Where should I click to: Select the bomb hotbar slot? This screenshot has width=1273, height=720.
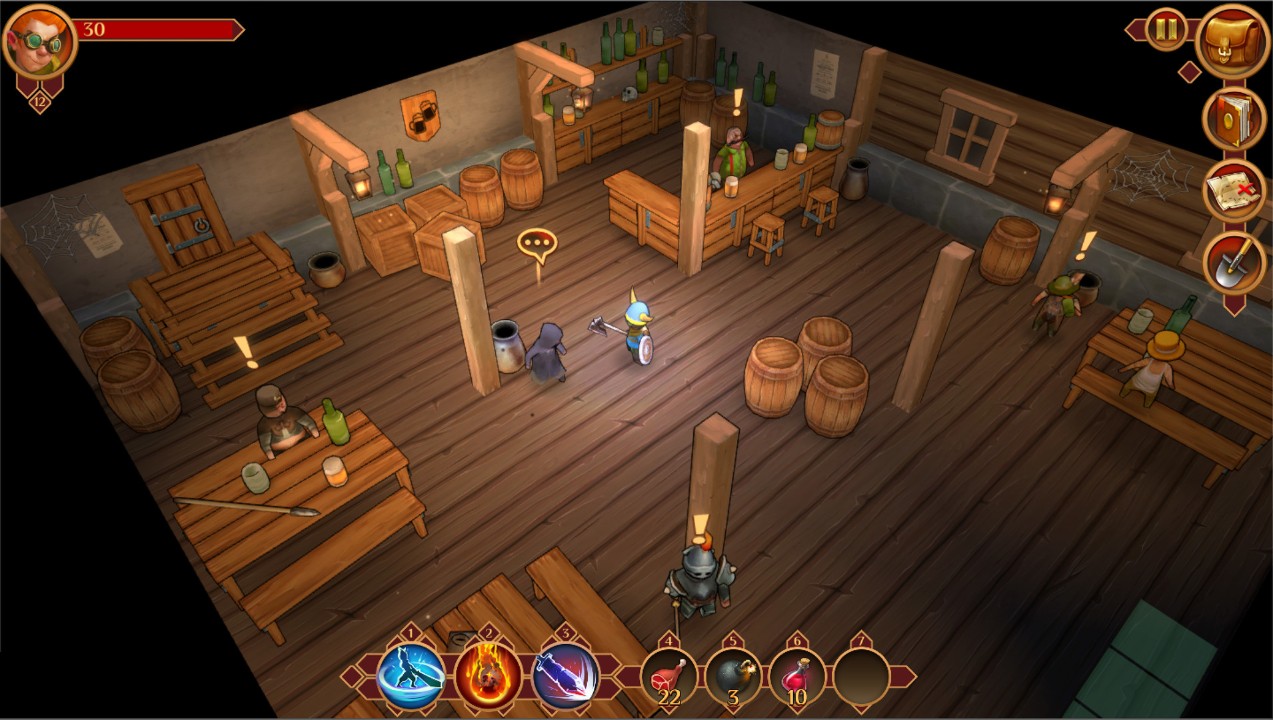[733, 677]
